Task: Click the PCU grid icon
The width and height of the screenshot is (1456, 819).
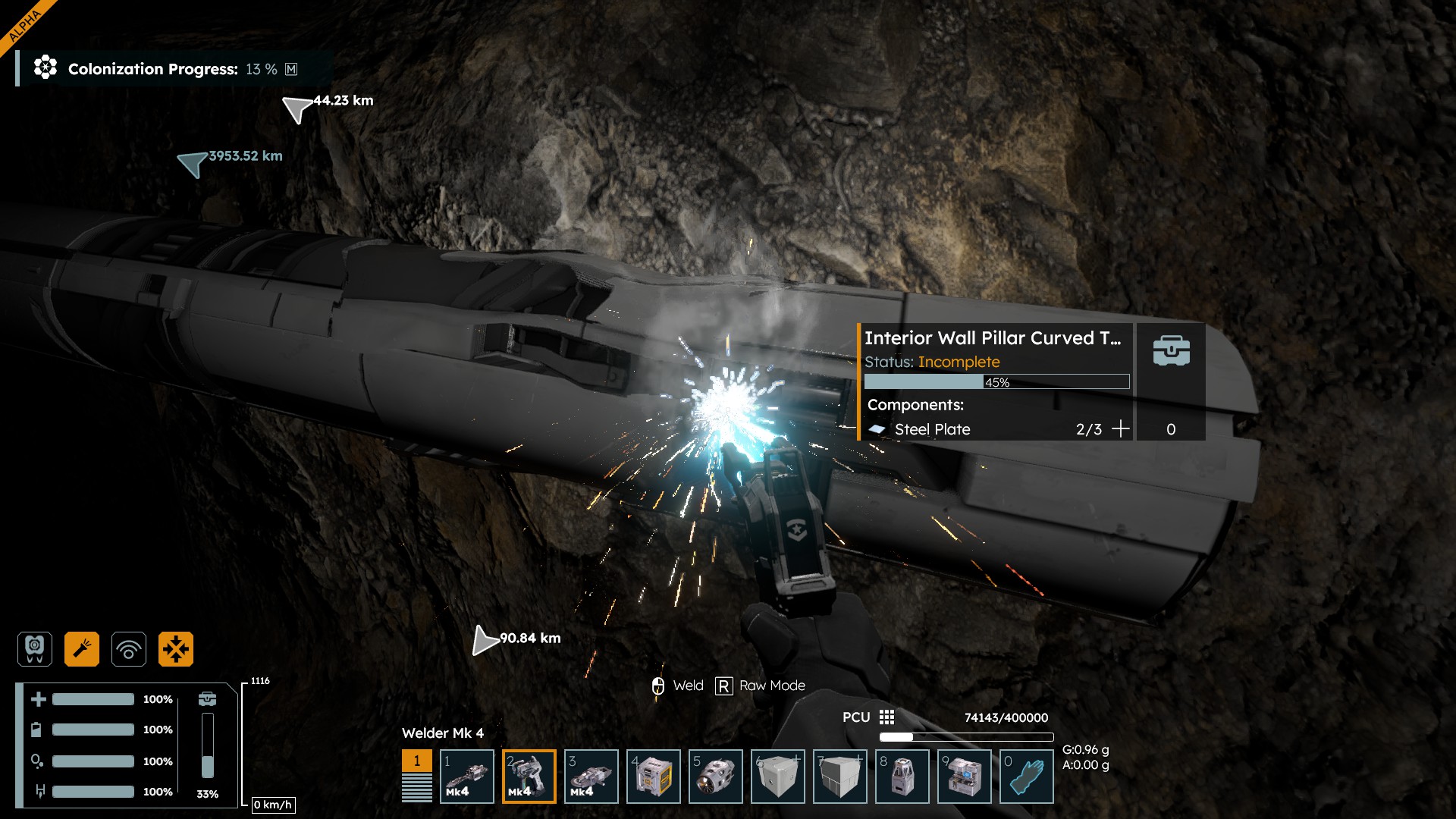Action: pos(886,717)
